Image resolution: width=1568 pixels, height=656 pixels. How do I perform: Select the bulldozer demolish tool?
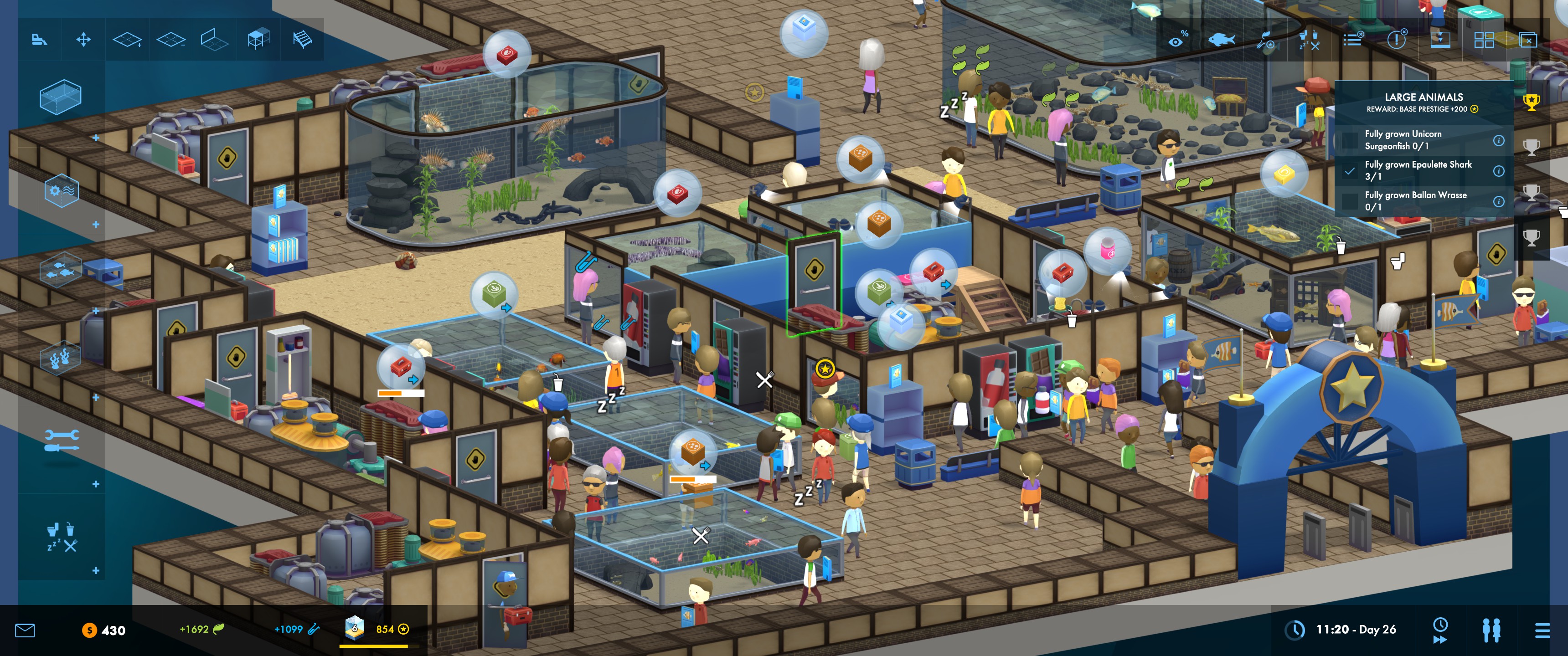tap(40, 40)
